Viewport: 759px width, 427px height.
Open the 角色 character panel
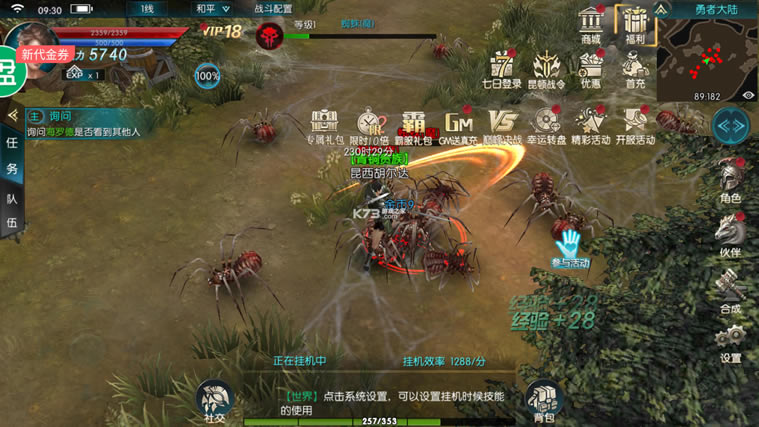(x=730, y=180)
